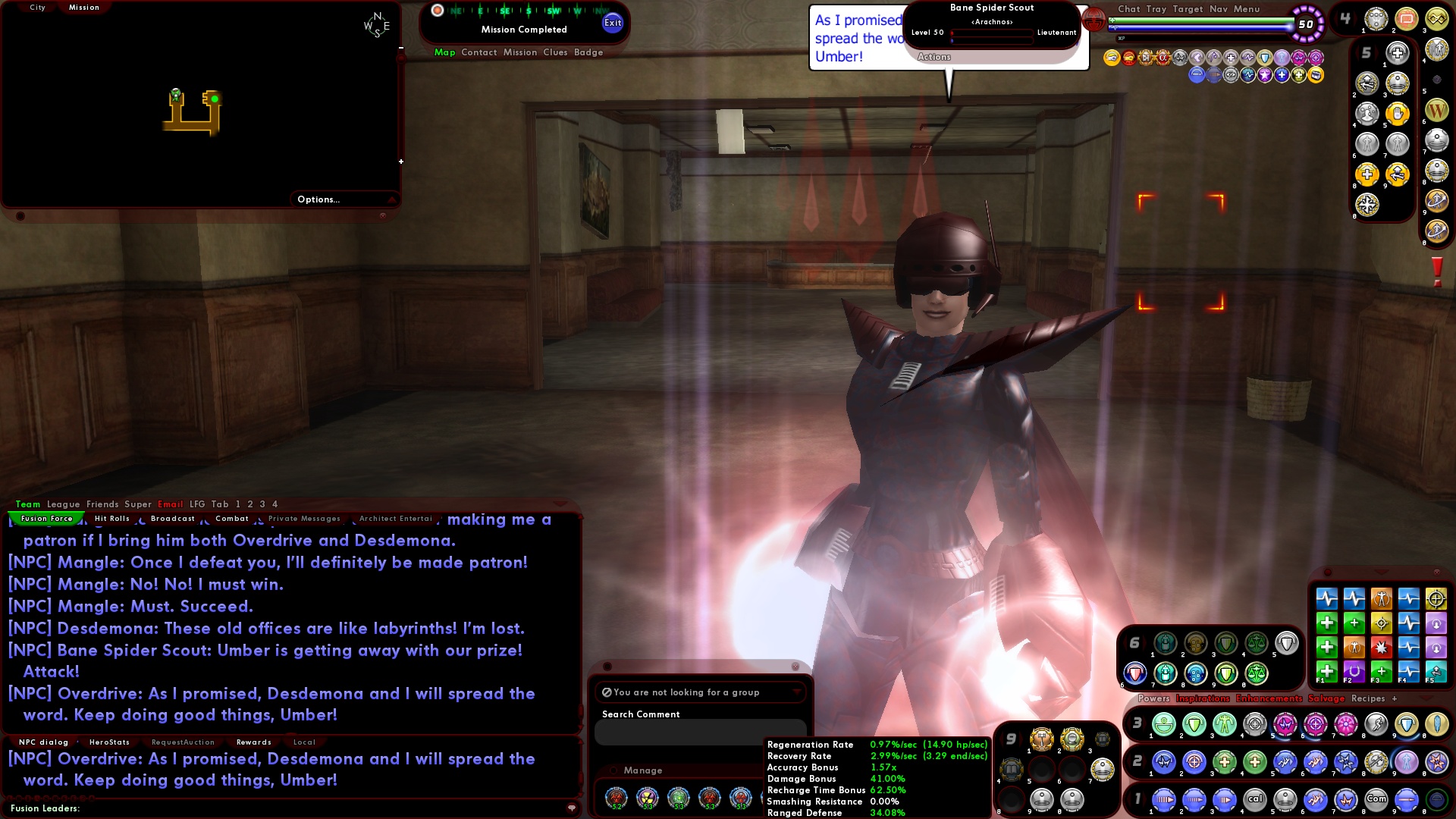
Task: Activate the "cal" macro in power tray 1
Action: [x=1256, y=800]
